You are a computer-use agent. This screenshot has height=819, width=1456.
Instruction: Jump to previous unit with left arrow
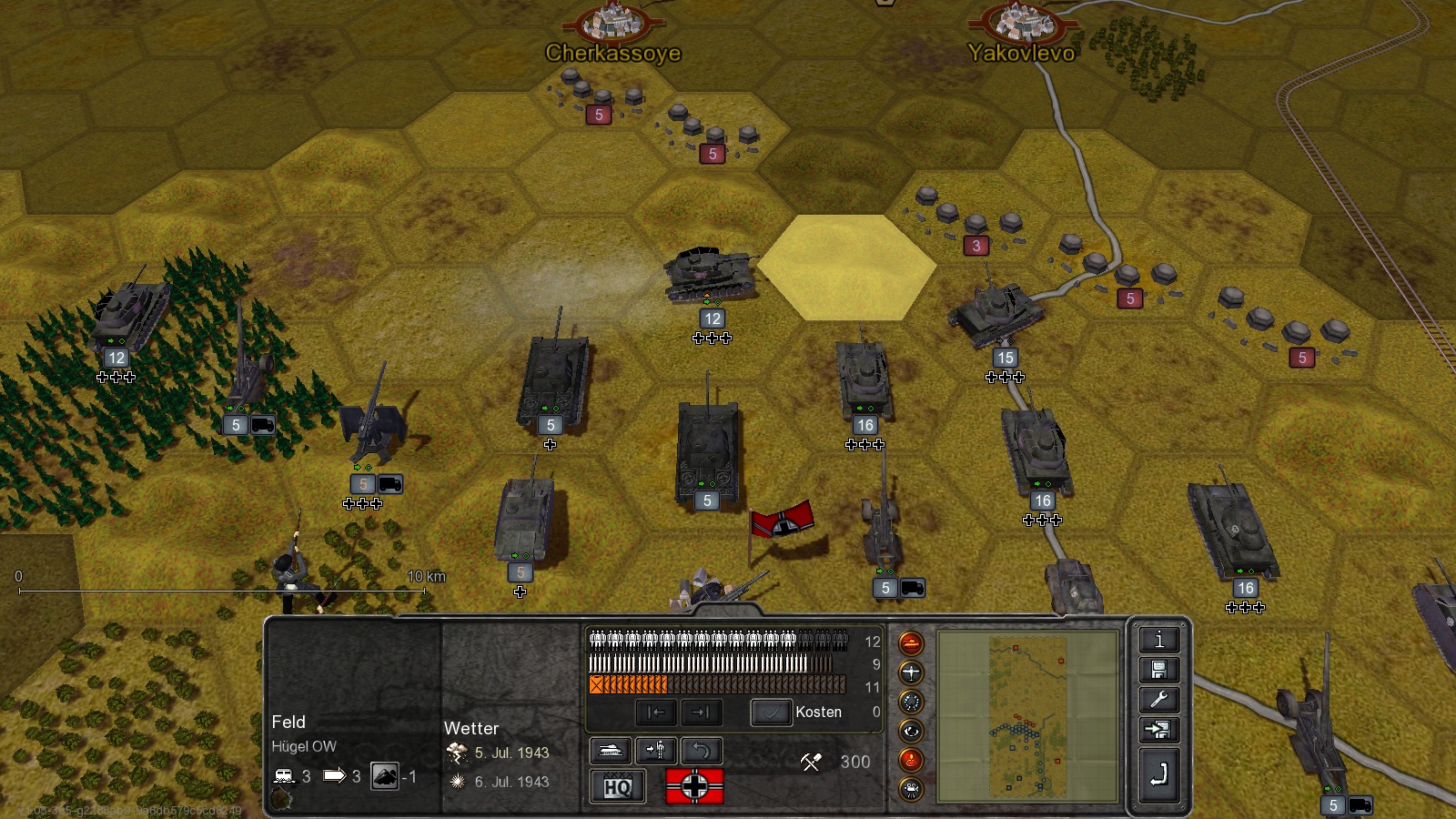coord(656,712)
